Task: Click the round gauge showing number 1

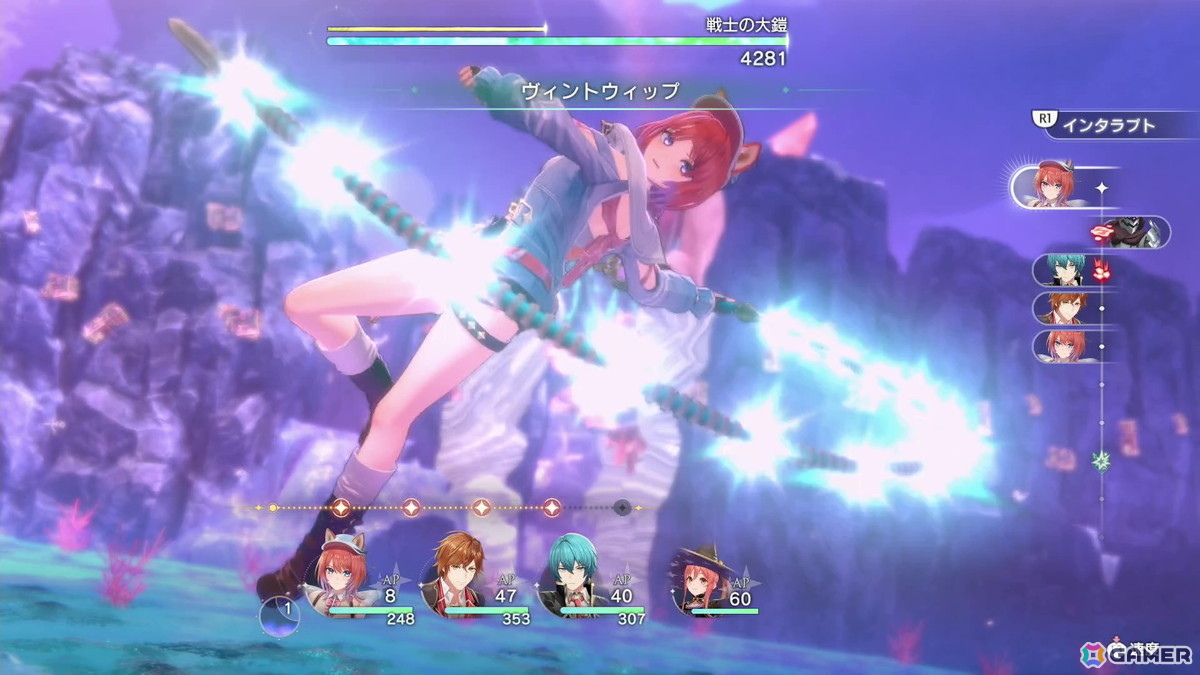Action: (x=279, y=615)
